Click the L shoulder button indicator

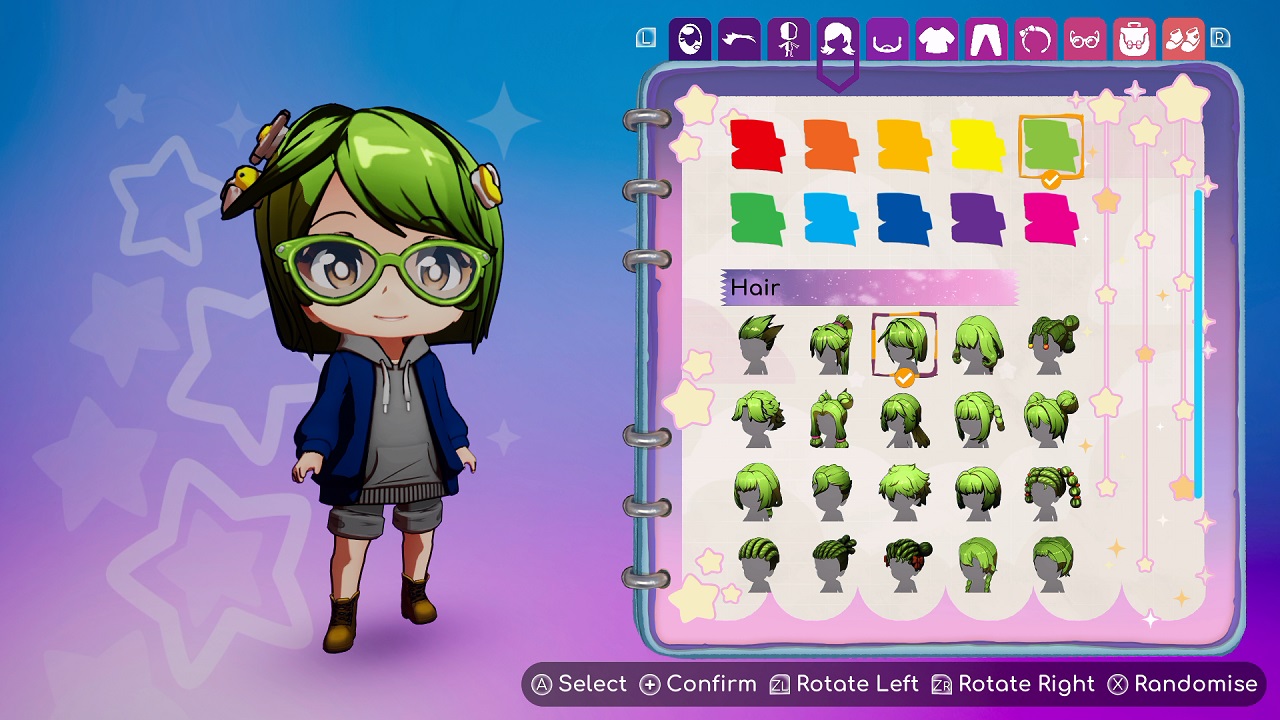point(646,37)
